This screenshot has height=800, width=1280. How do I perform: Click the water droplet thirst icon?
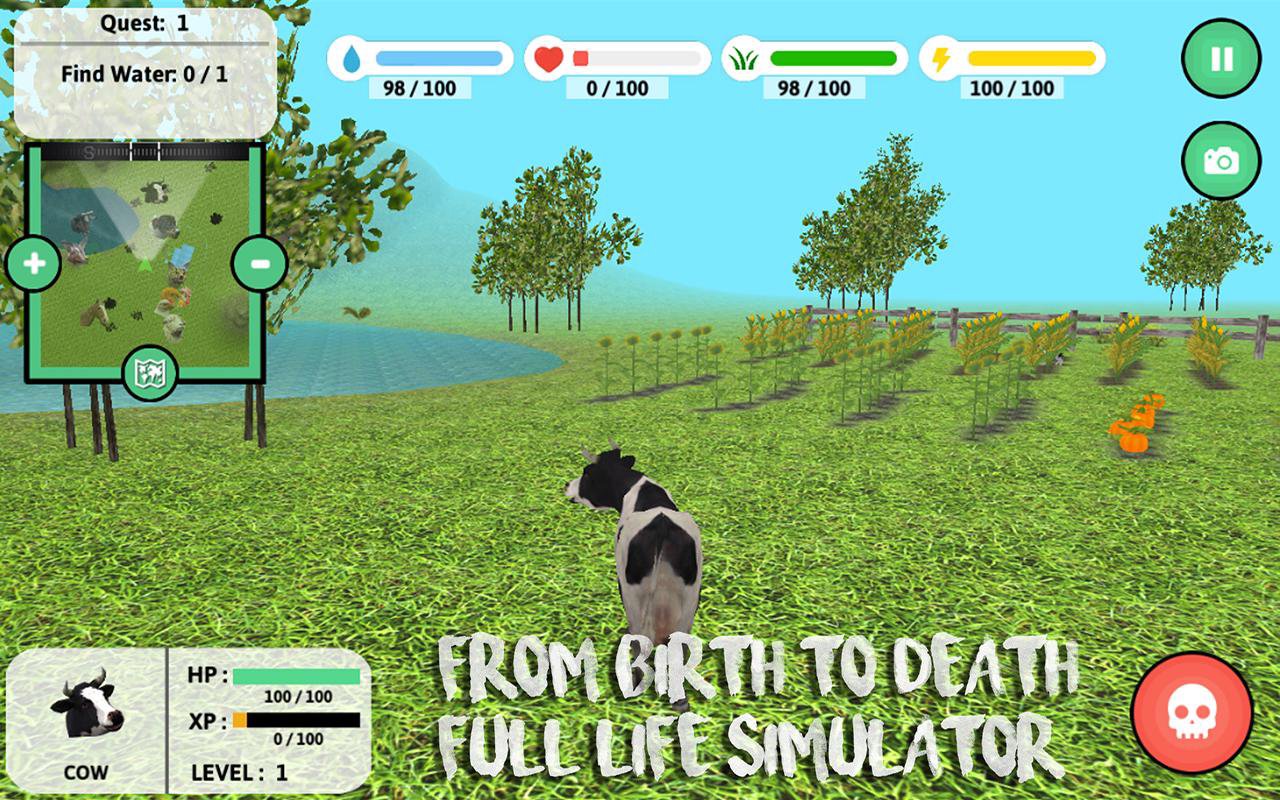[351, 60]
